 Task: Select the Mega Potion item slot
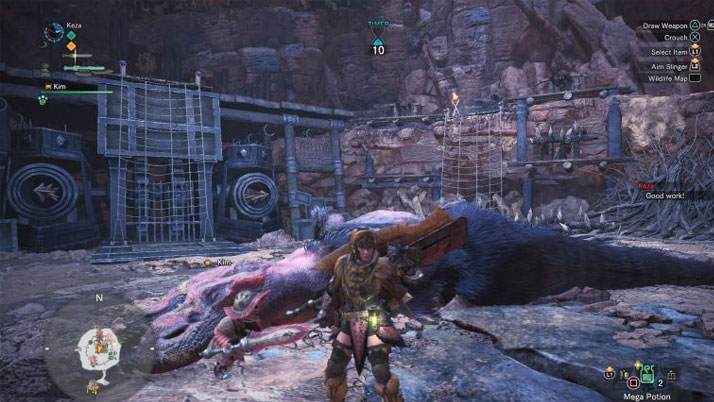pos(647,375)
